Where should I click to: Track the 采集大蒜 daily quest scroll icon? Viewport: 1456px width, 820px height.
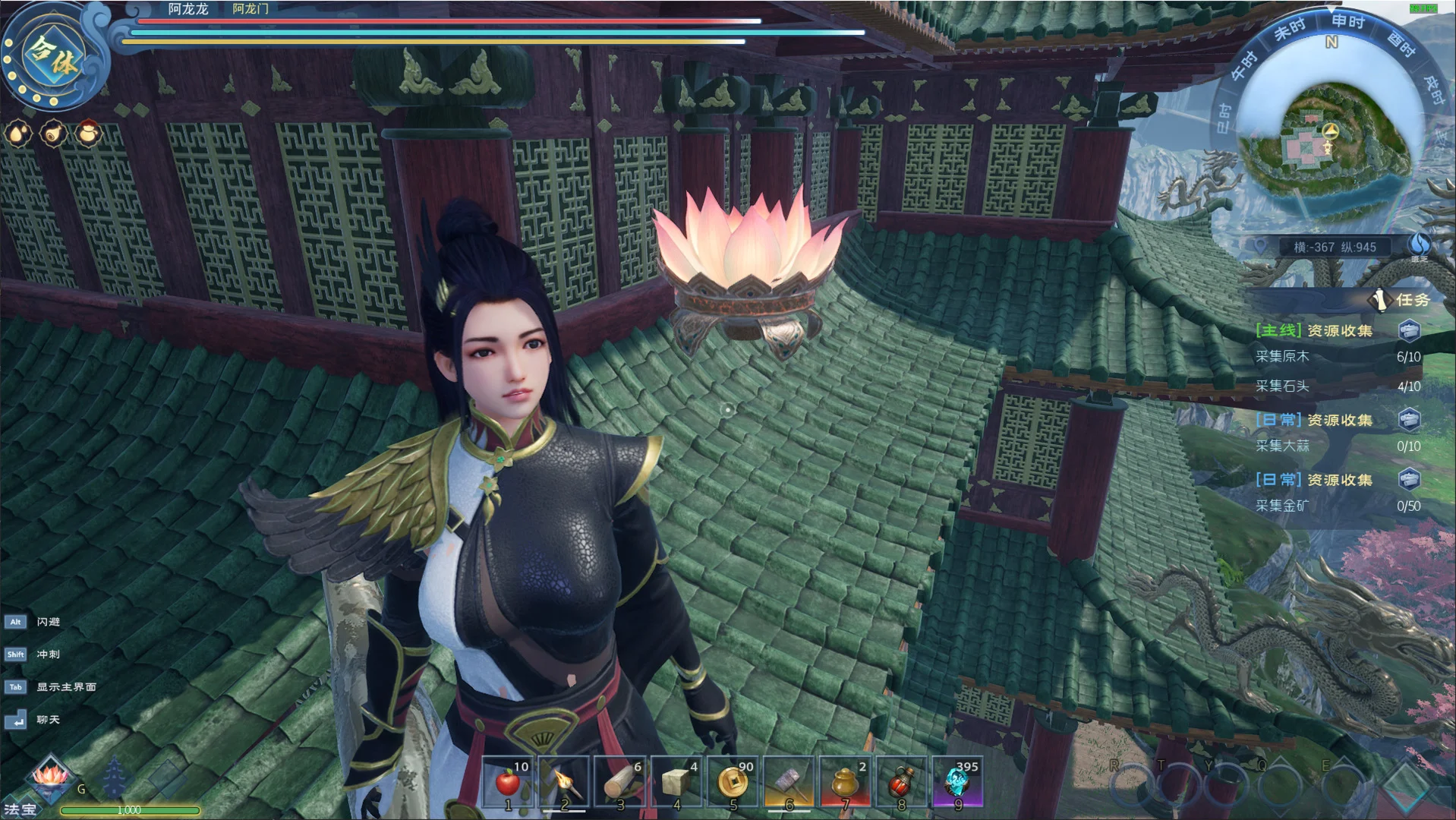click(1409, 419)
